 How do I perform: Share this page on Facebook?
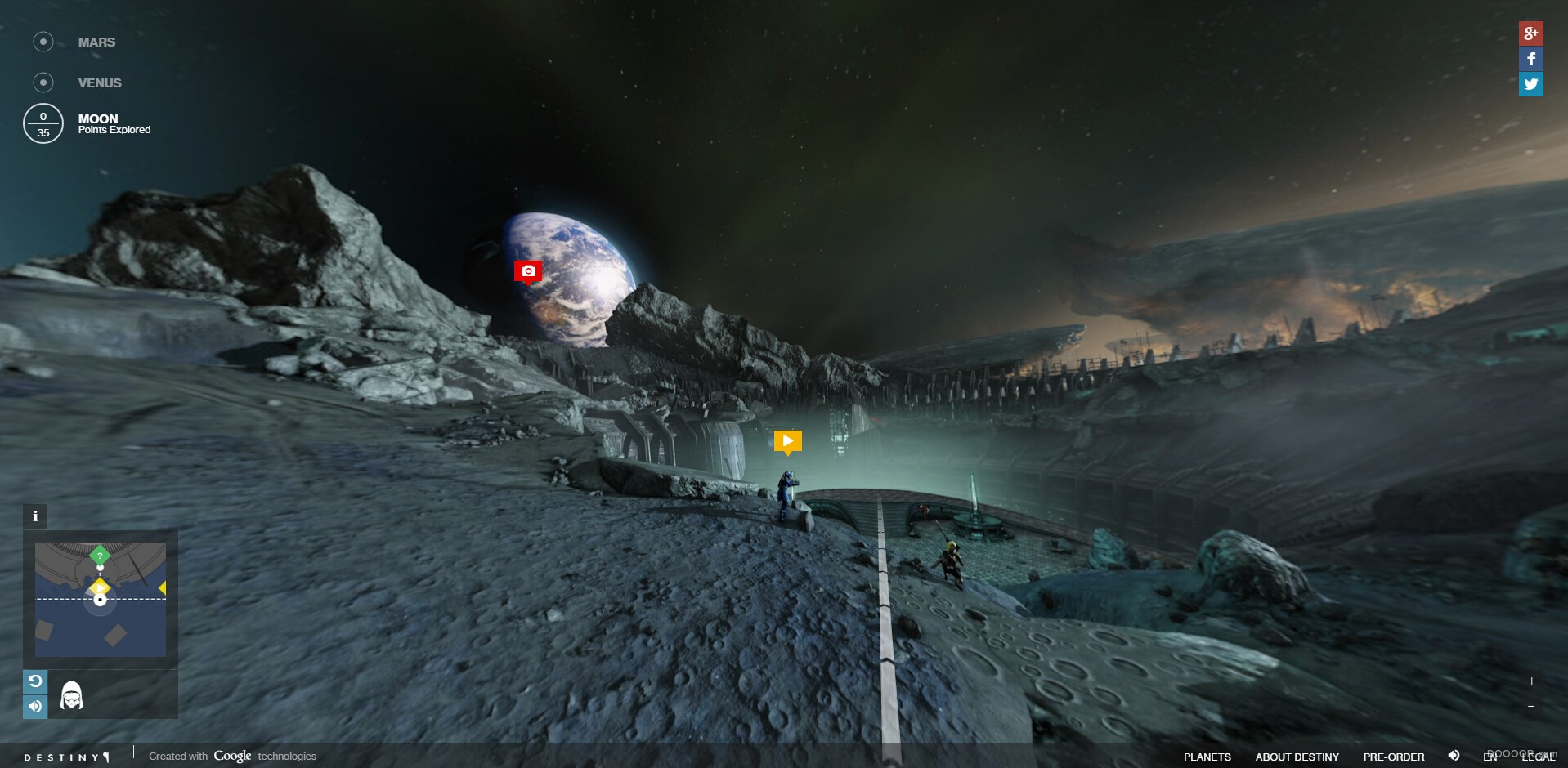coord(1530,59)
